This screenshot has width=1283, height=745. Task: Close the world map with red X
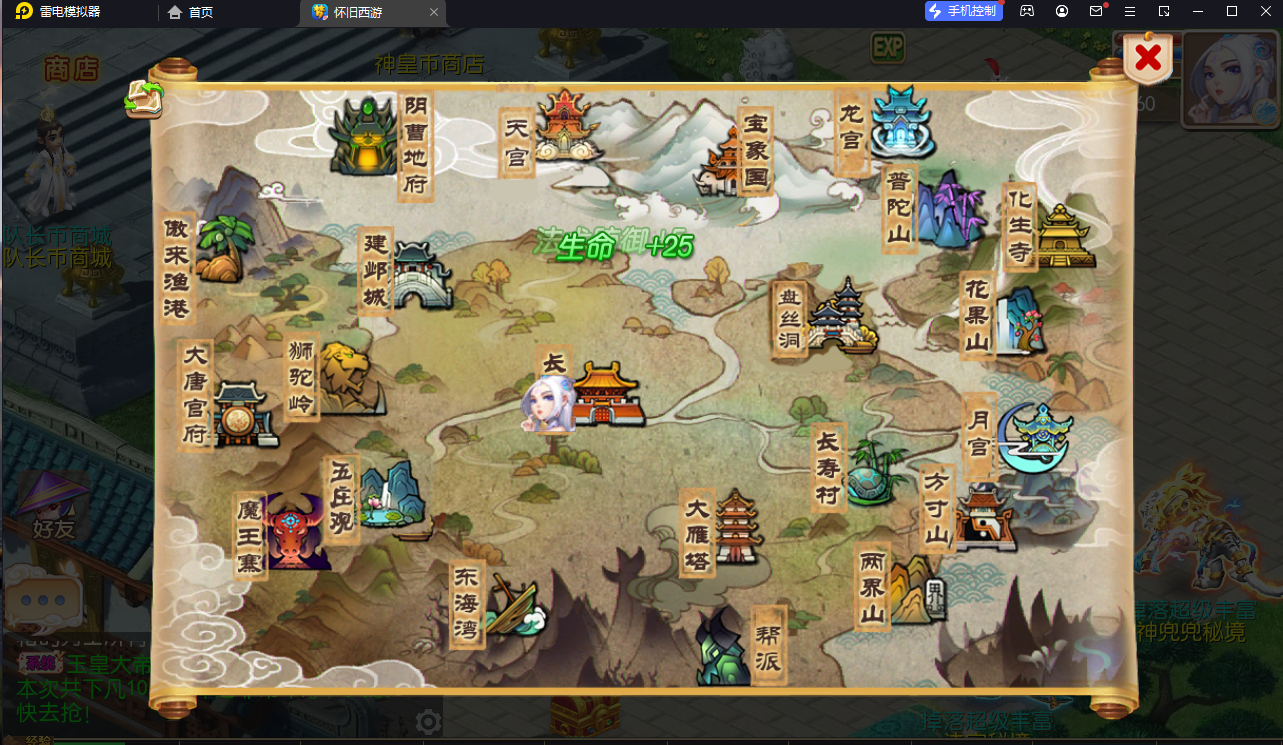pyautogui.click(x=1146, y=57)
